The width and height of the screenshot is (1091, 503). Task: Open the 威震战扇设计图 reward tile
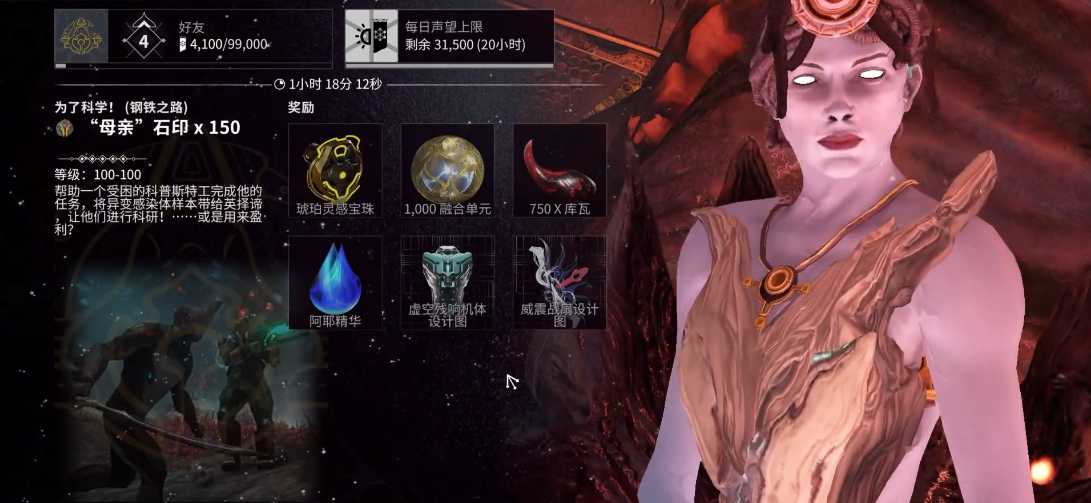pos(559,280)
